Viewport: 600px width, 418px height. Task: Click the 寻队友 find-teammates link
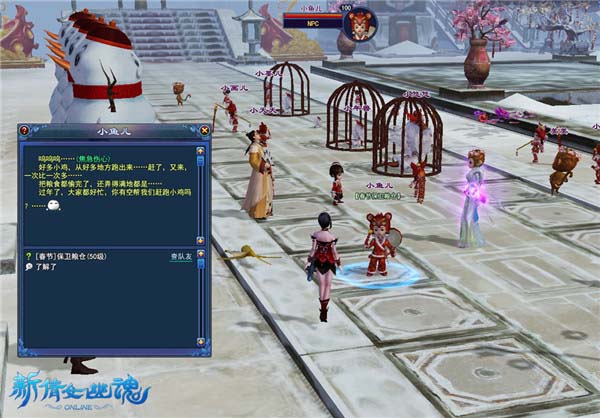[181, 257]
